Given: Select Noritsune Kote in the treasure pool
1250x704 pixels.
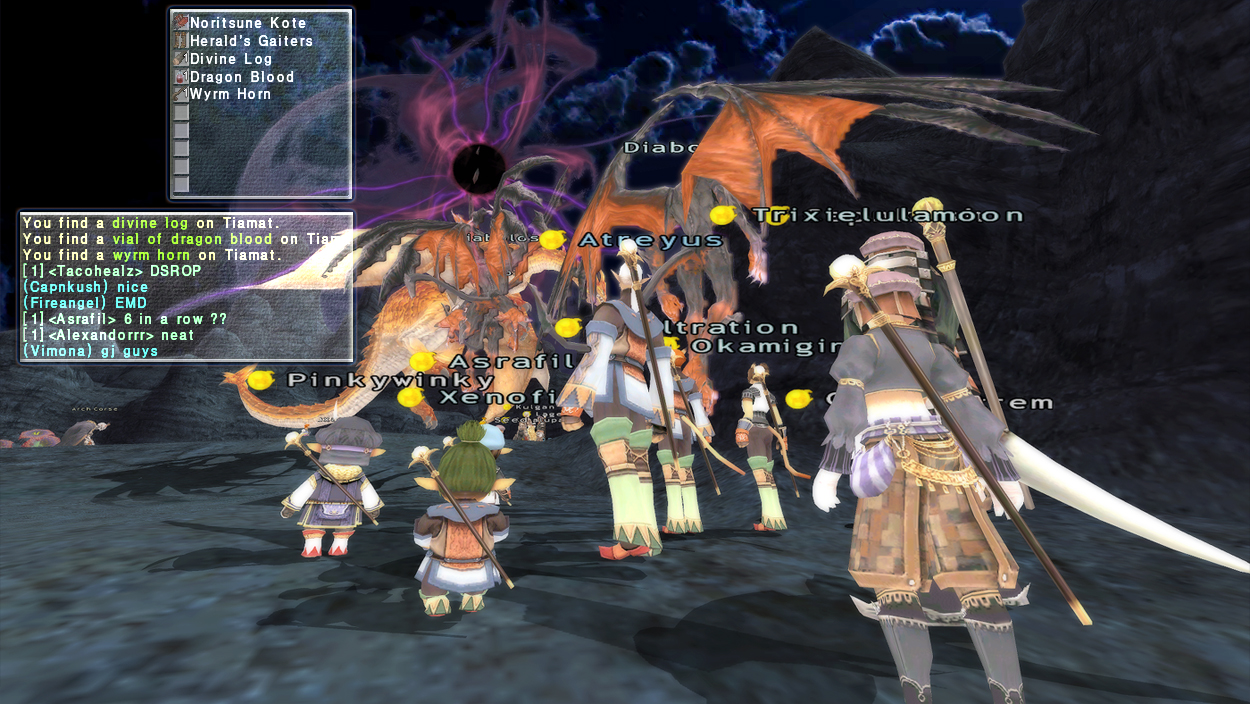Looking at the screenshot, I should [247, 23].
